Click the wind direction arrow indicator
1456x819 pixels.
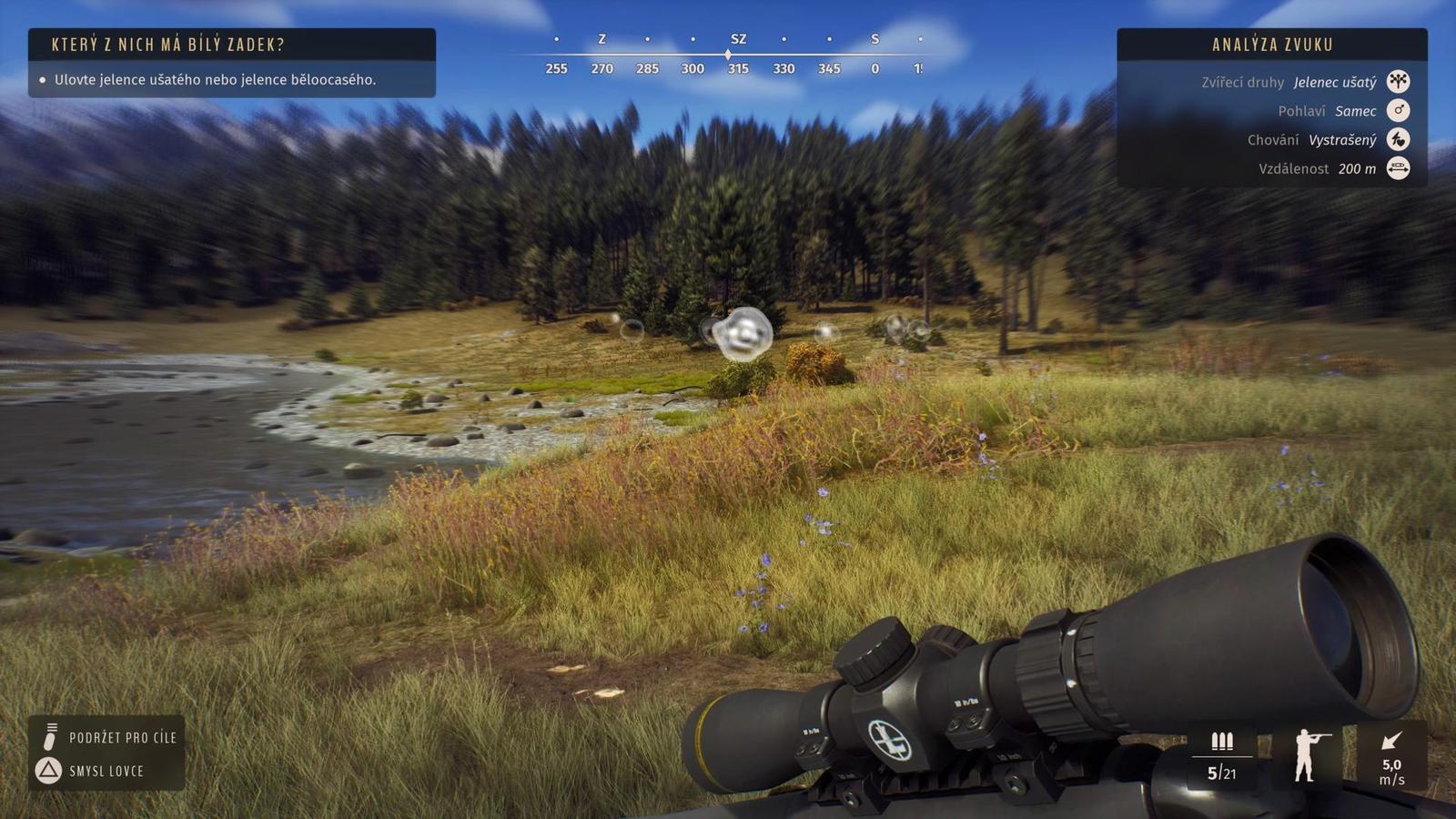(x=1391, y=741)
